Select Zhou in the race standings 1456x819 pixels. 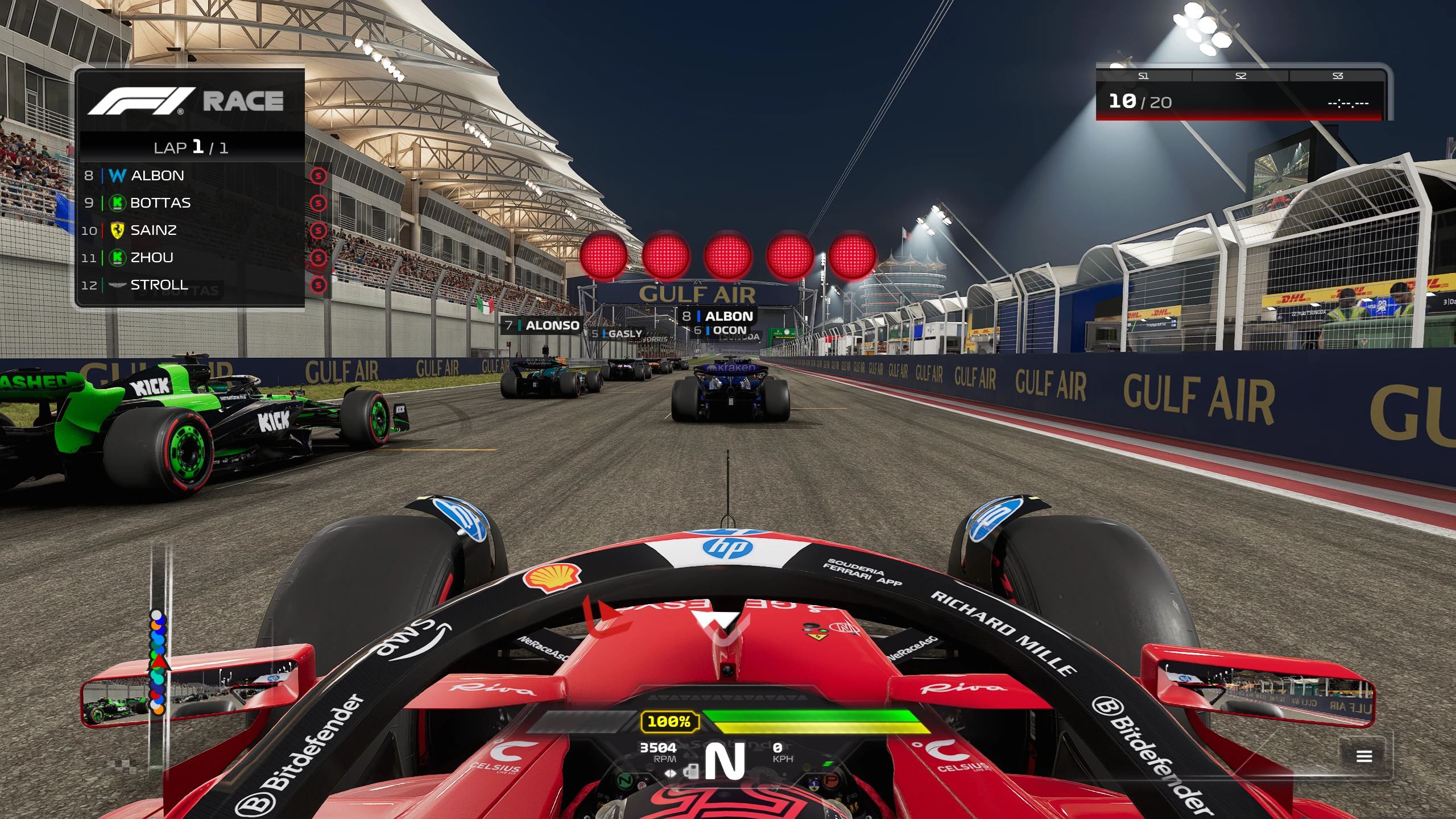tap(191, 257)
